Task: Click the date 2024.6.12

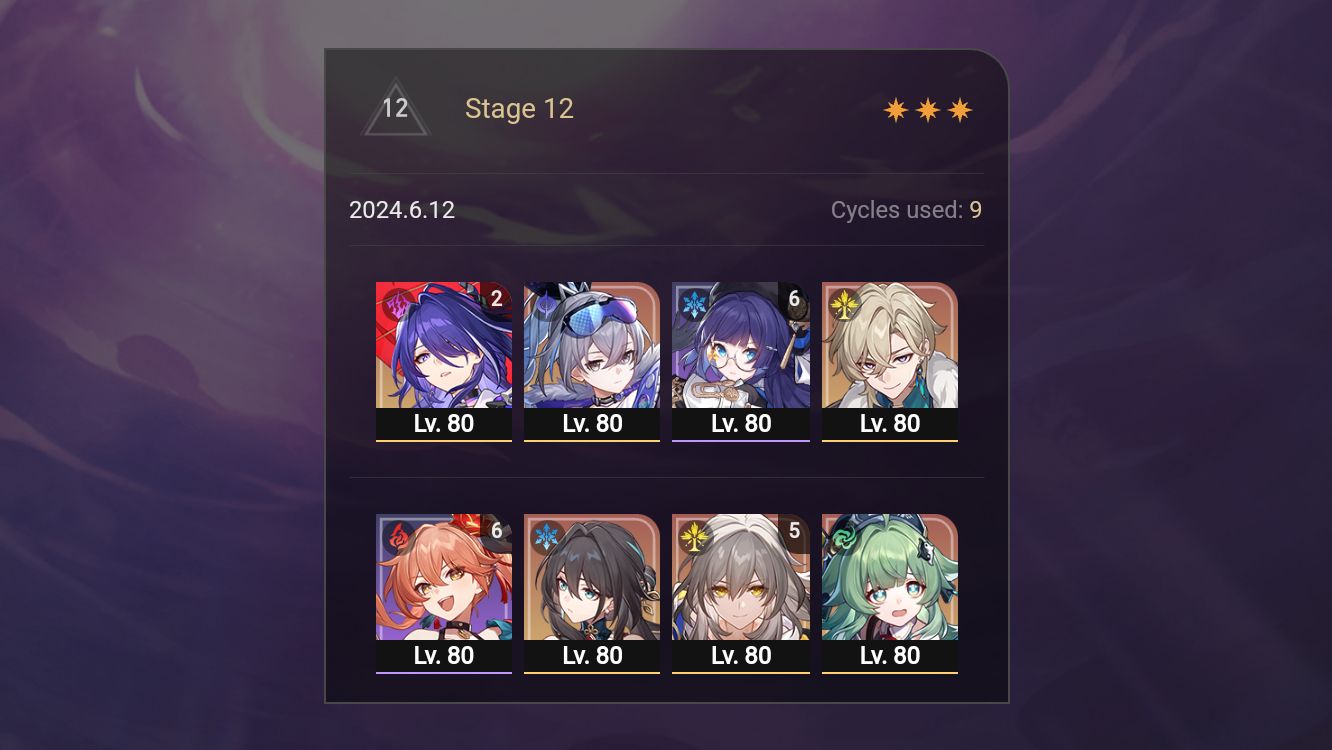Action: pyautogui.click(x=401, y=210)
